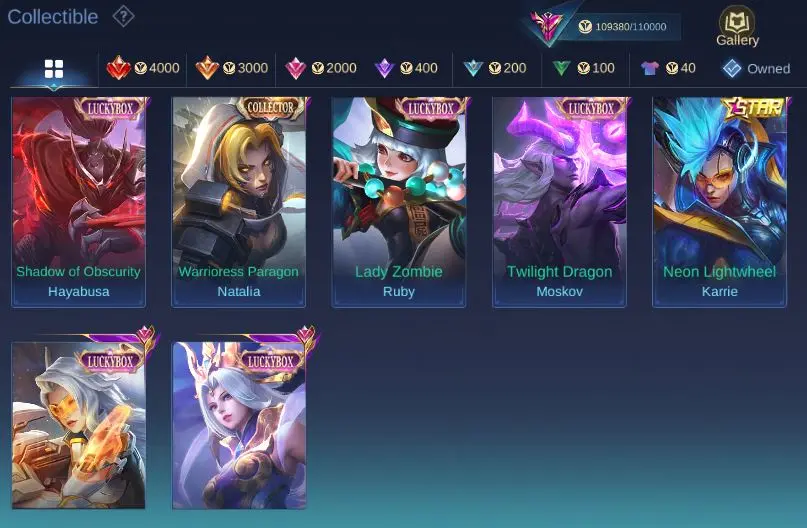This screenshot has height=528, width=807.
Task: Open the Gallery
Action: pyautogui.click(x=737, y=27)
